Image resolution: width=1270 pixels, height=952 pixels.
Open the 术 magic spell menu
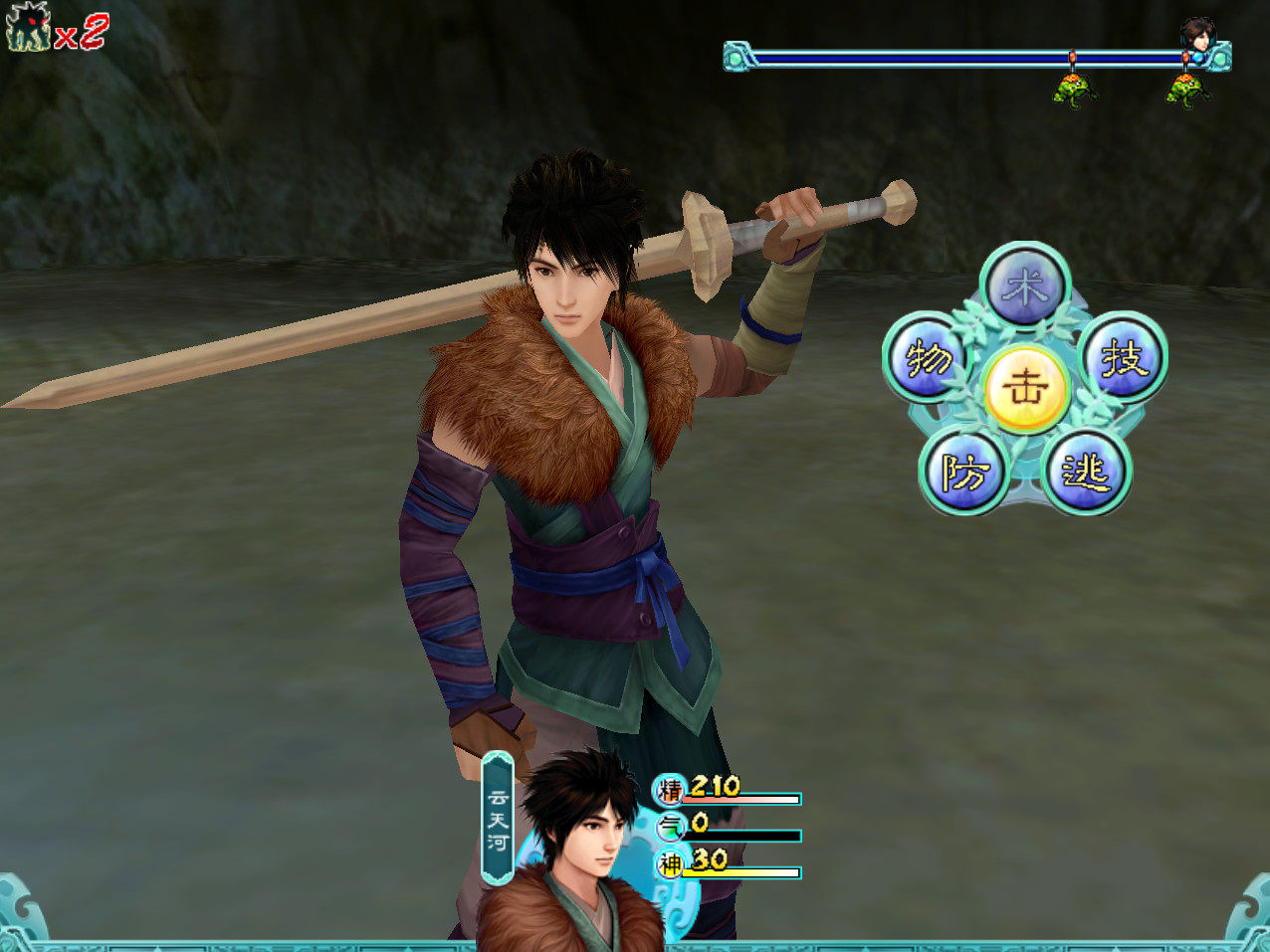[1024, 287]
